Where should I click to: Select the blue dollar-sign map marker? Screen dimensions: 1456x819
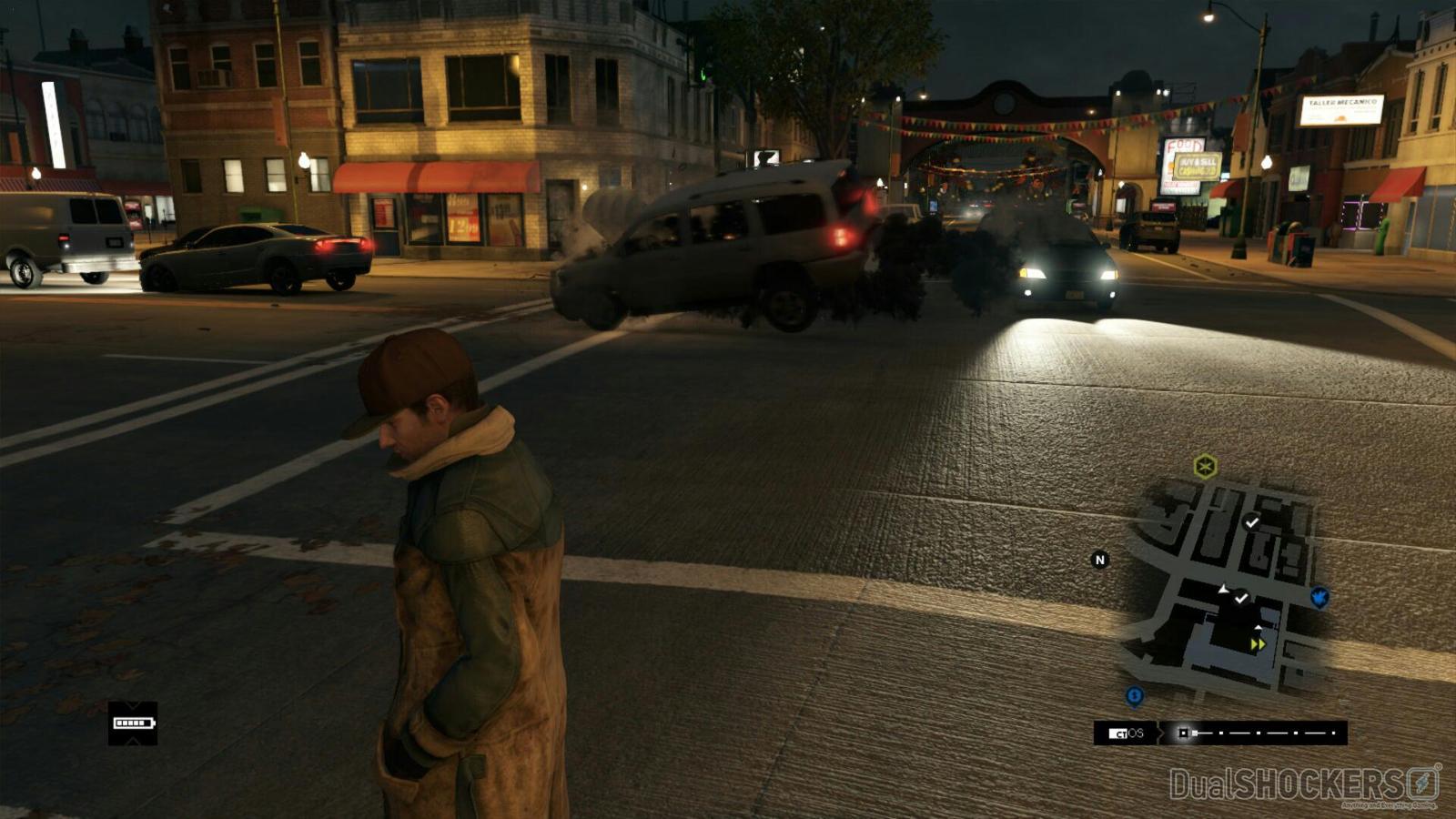pyautogui.click(x=1134, y=696)
